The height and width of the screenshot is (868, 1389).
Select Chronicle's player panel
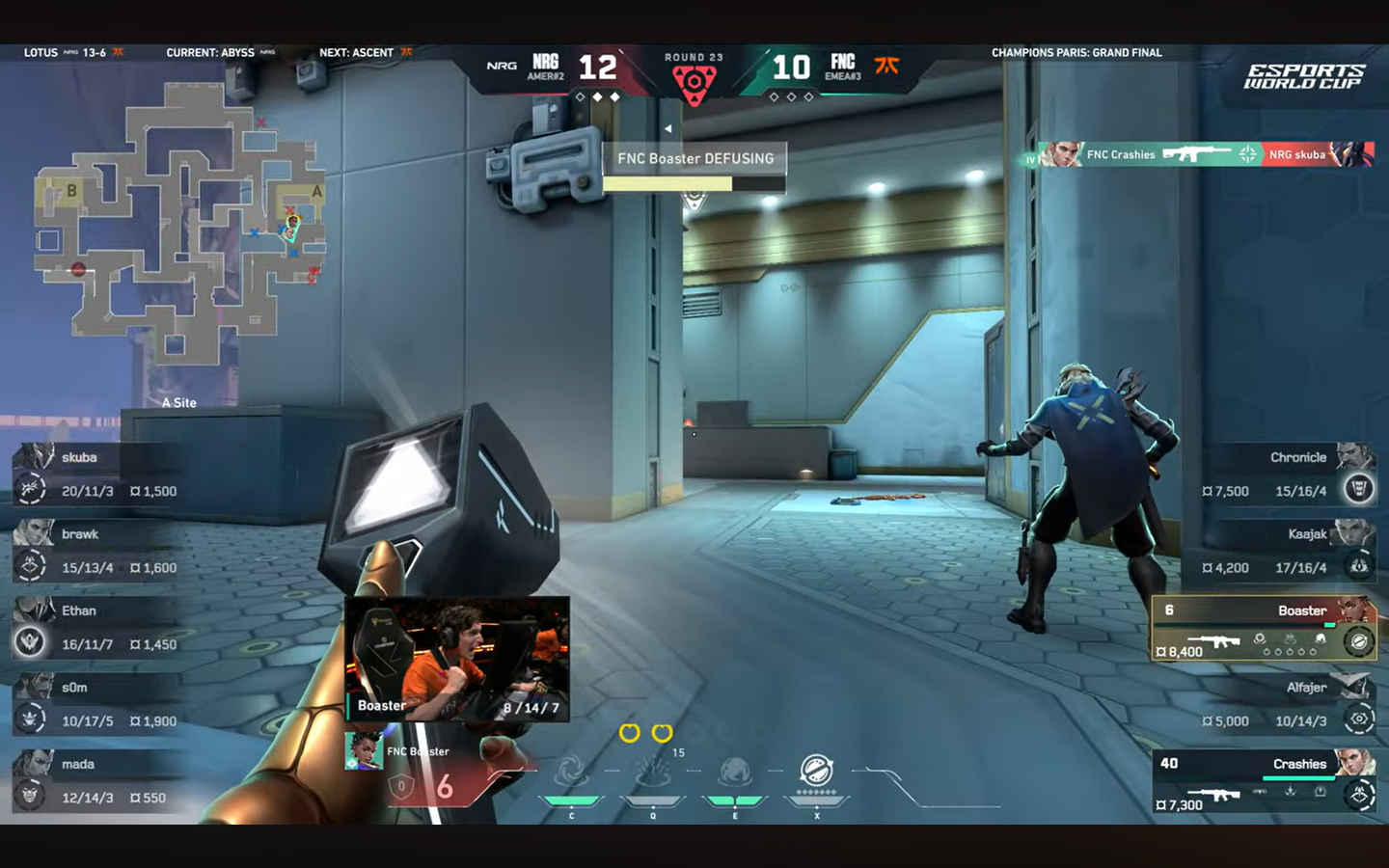click(1288, 475)
